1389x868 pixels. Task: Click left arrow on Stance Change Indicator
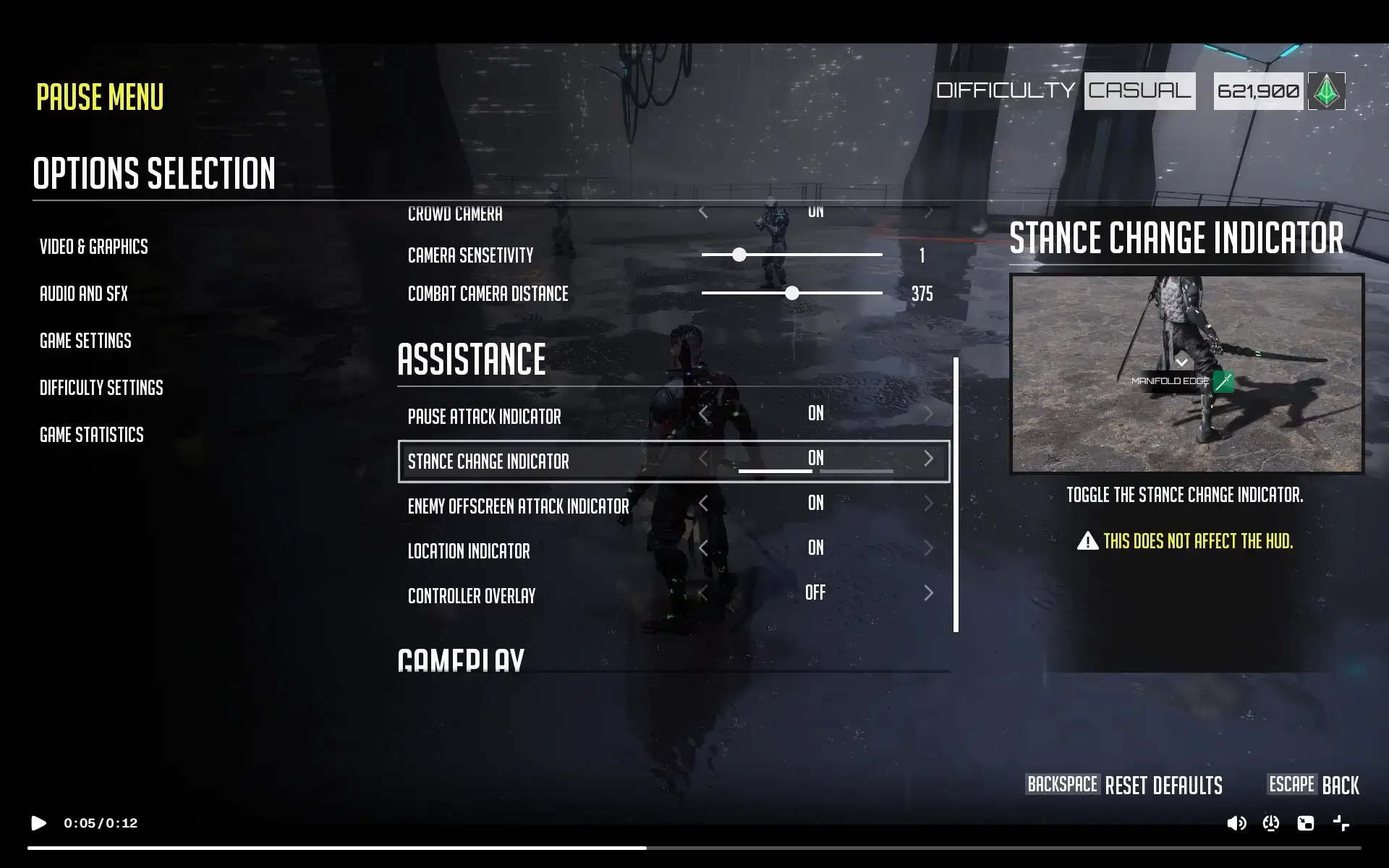click(x=703, y=459)
